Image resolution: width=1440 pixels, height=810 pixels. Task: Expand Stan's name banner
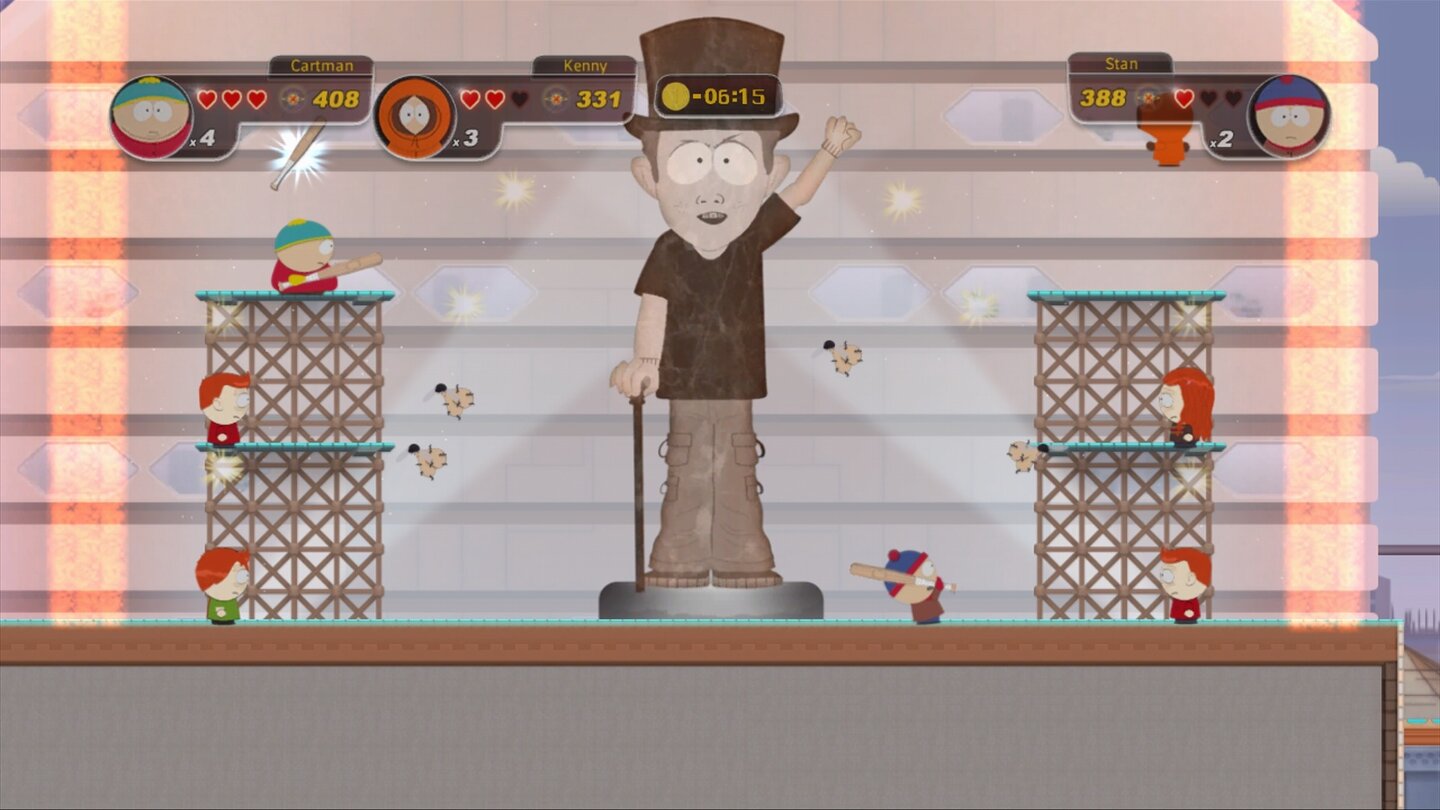click(1120, 63)
